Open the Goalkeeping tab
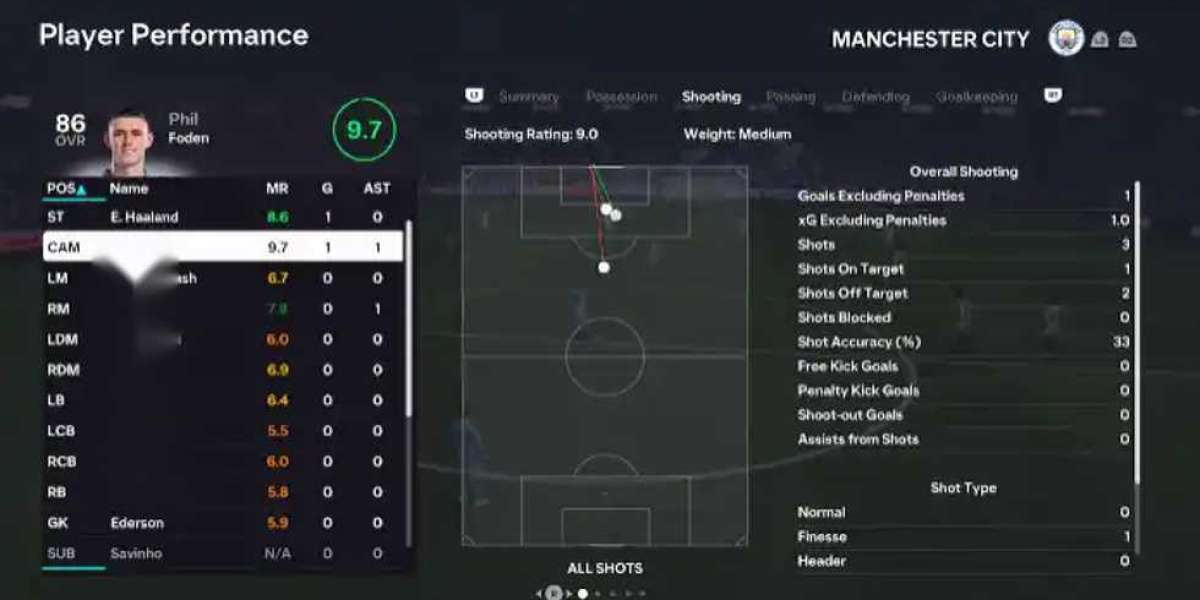 point(976,97)
